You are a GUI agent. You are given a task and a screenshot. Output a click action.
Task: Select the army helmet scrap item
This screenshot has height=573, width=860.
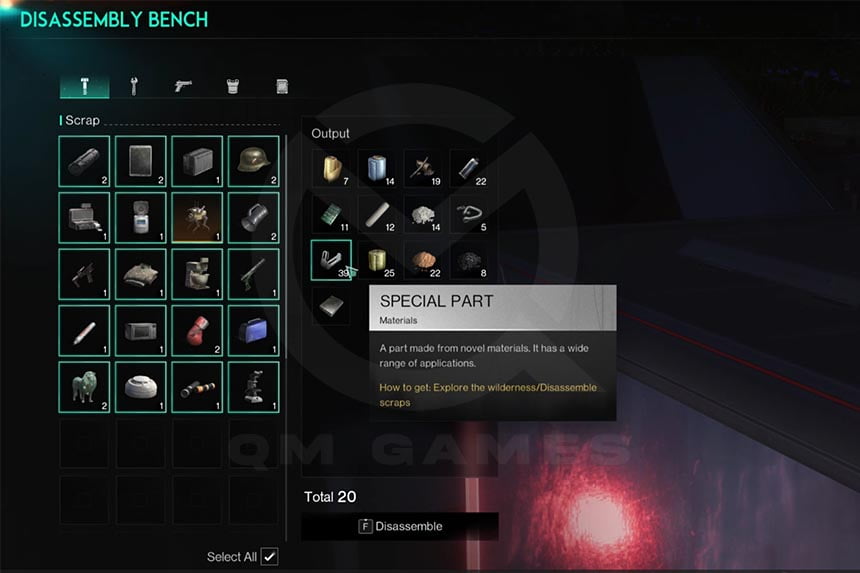coord(253,162)
